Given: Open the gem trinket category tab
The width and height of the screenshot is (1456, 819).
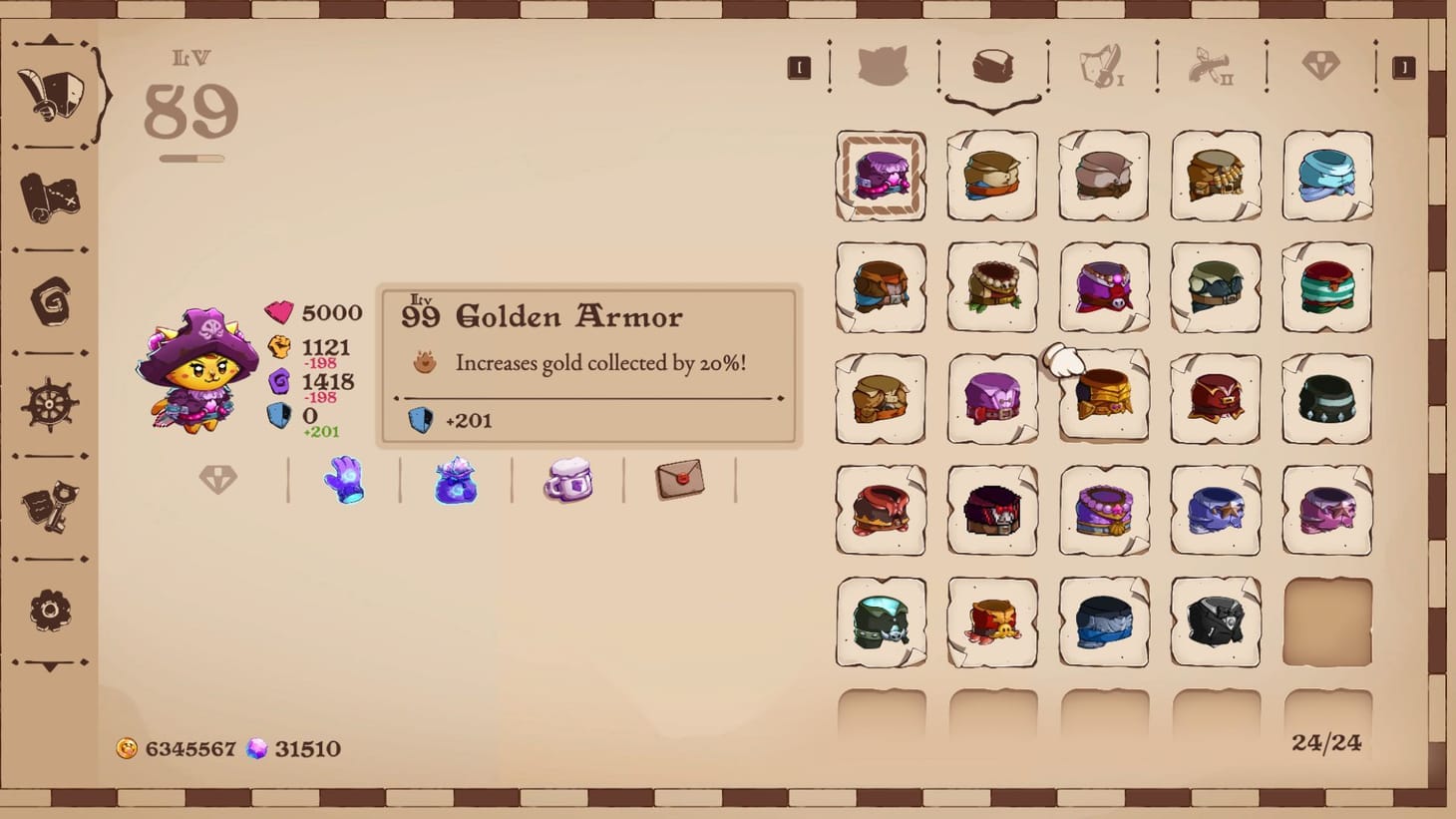Looking at the screenshot, I should (x=1323, y=67).
